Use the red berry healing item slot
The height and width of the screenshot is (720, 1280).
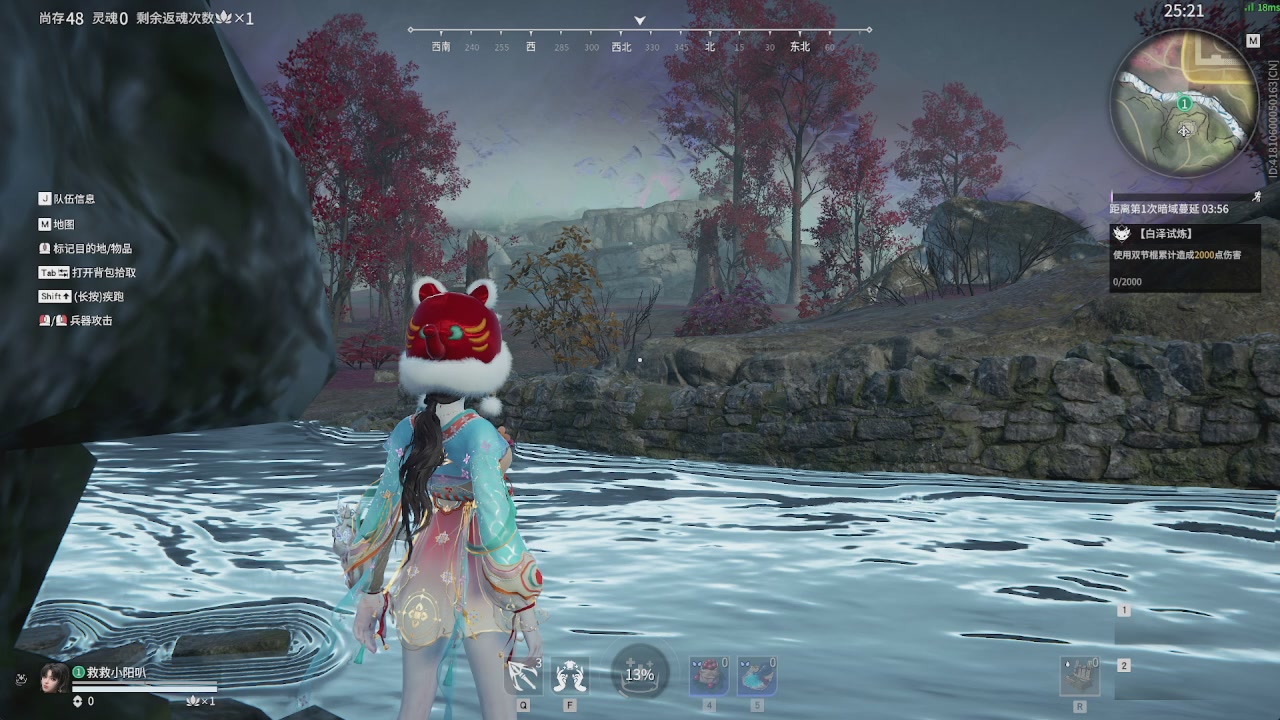pos(709,676)
